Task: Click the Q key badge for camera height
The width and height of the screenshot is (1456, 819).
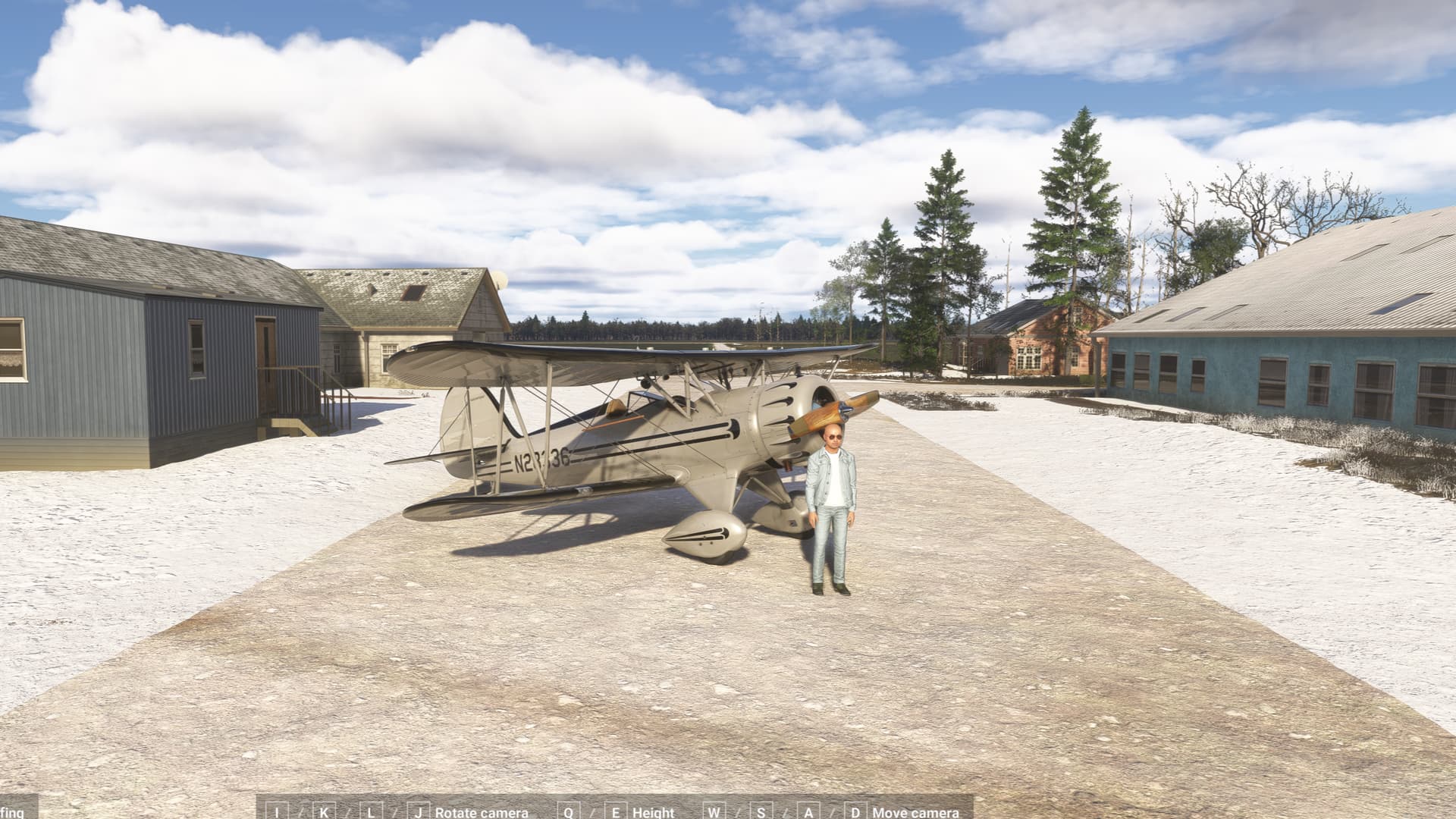Action: click(x=567, y=812)
